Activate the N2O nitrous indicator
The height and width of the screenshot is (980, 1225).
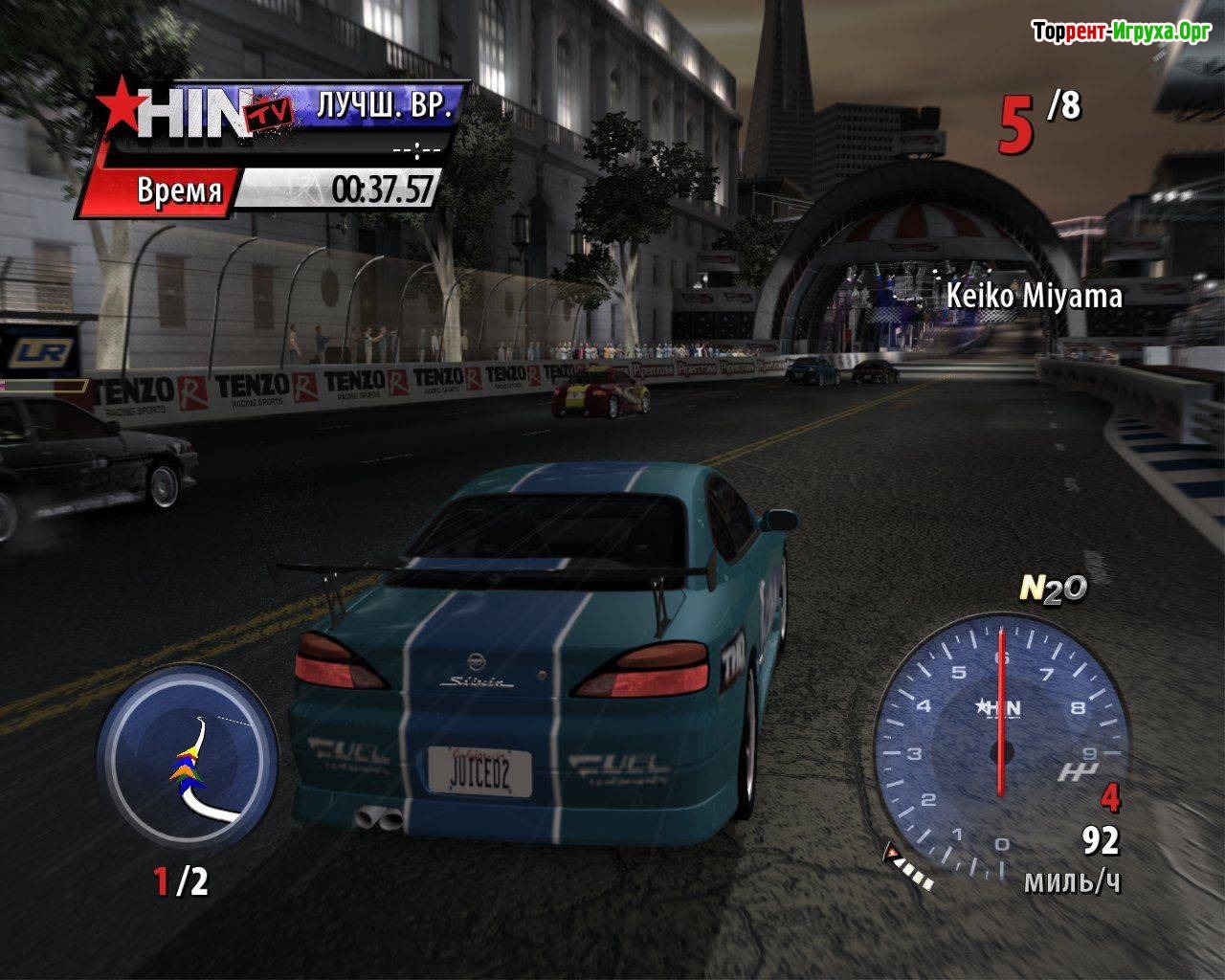pos(1053,589)
